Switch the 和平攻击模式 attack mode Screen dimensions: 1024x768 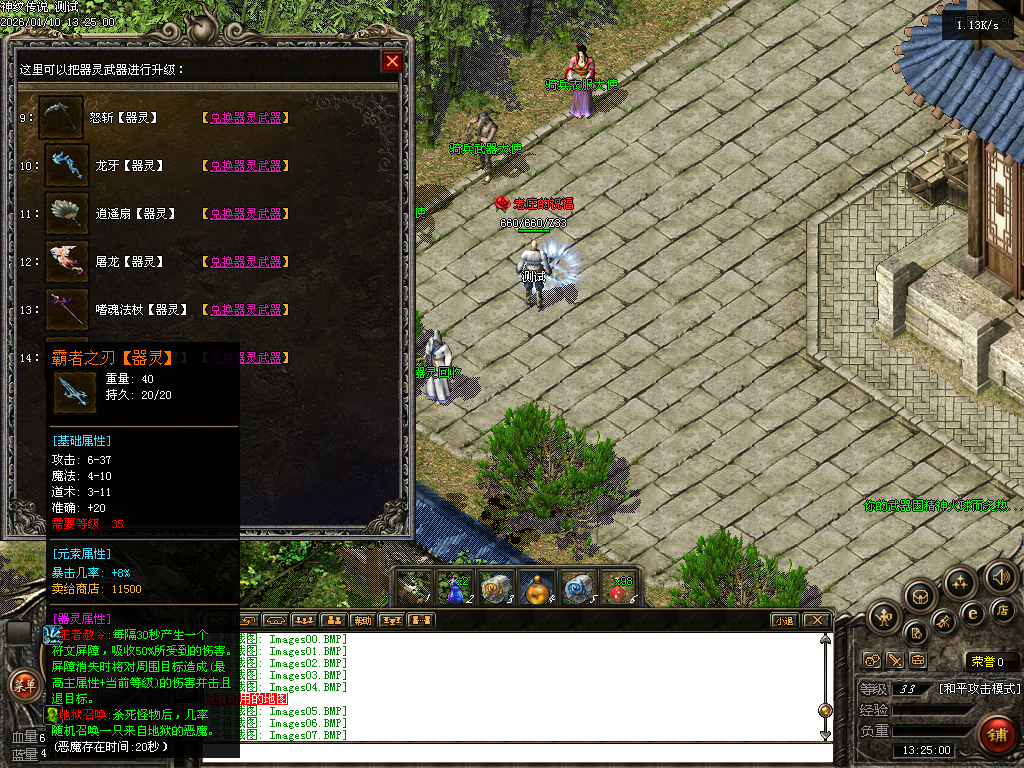point(980,688)
